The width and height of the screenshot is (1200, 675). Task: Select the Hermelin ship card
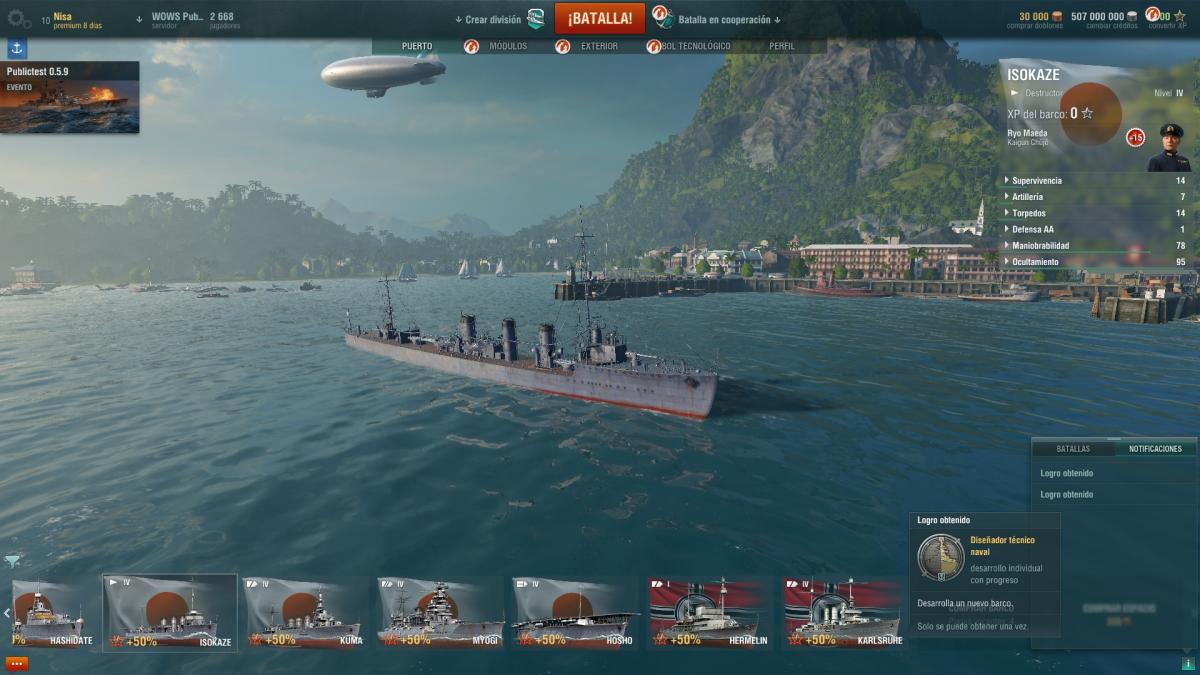point(709,613)
